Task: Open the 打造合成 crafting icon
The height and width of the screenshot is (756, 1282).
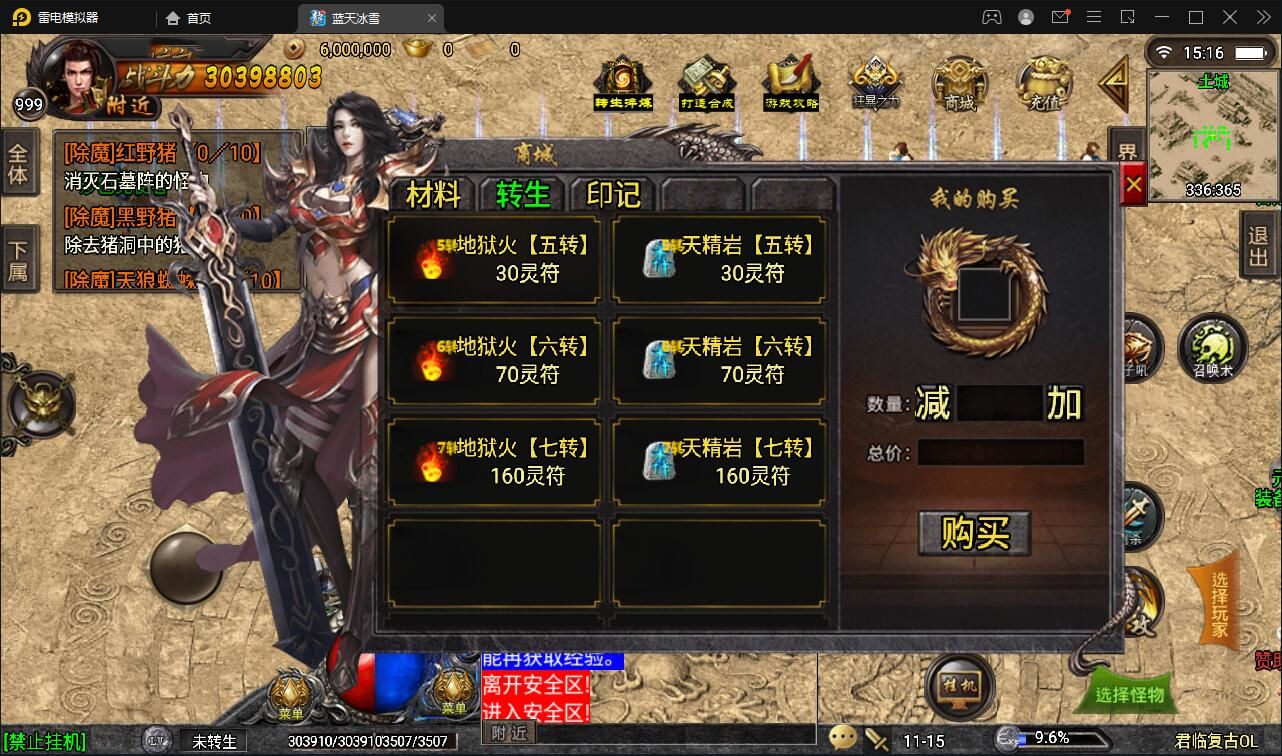Action: coord(706,80)
